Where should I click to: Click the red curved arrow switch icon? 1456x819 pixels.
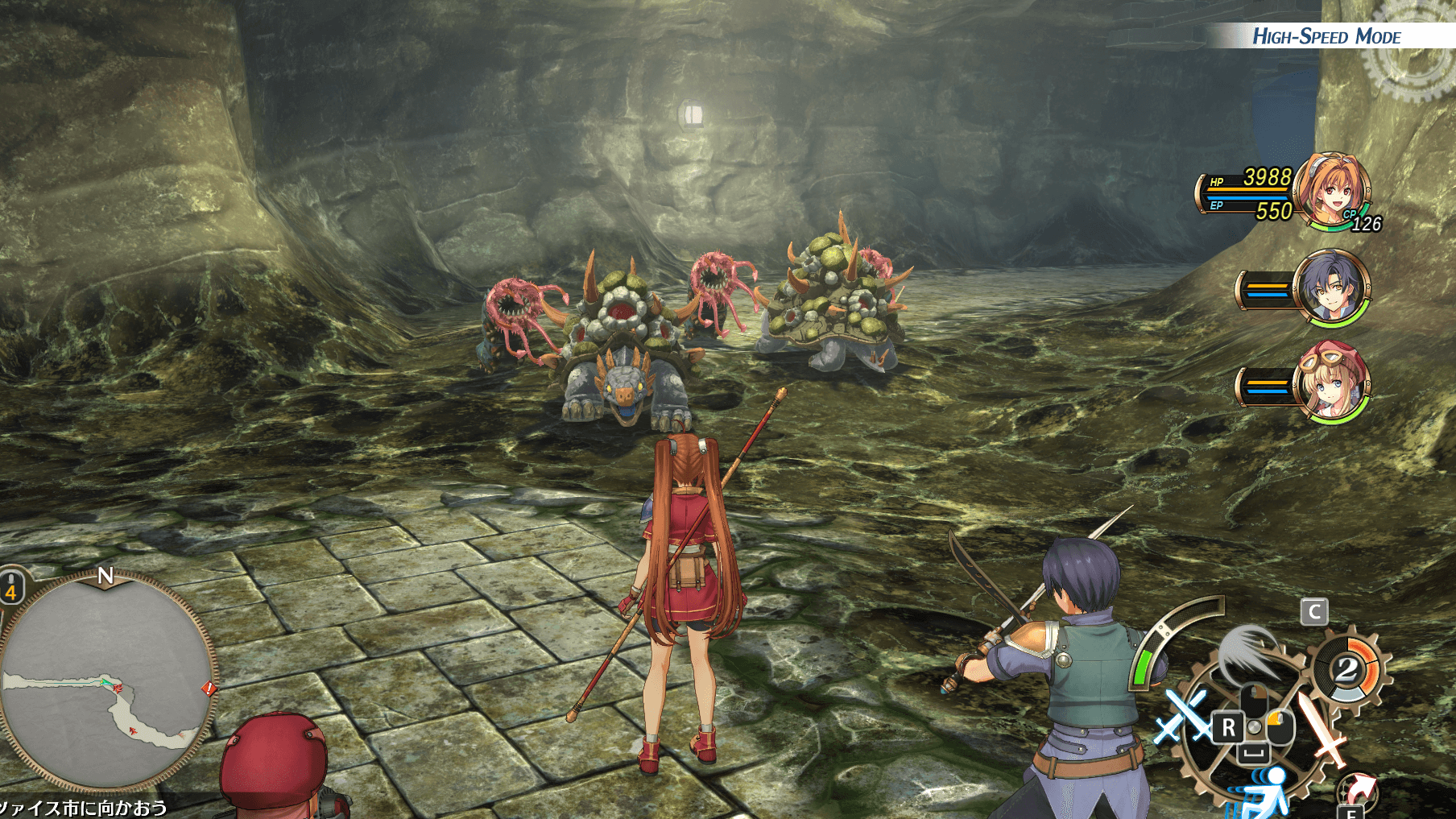tap(1358, 788)
